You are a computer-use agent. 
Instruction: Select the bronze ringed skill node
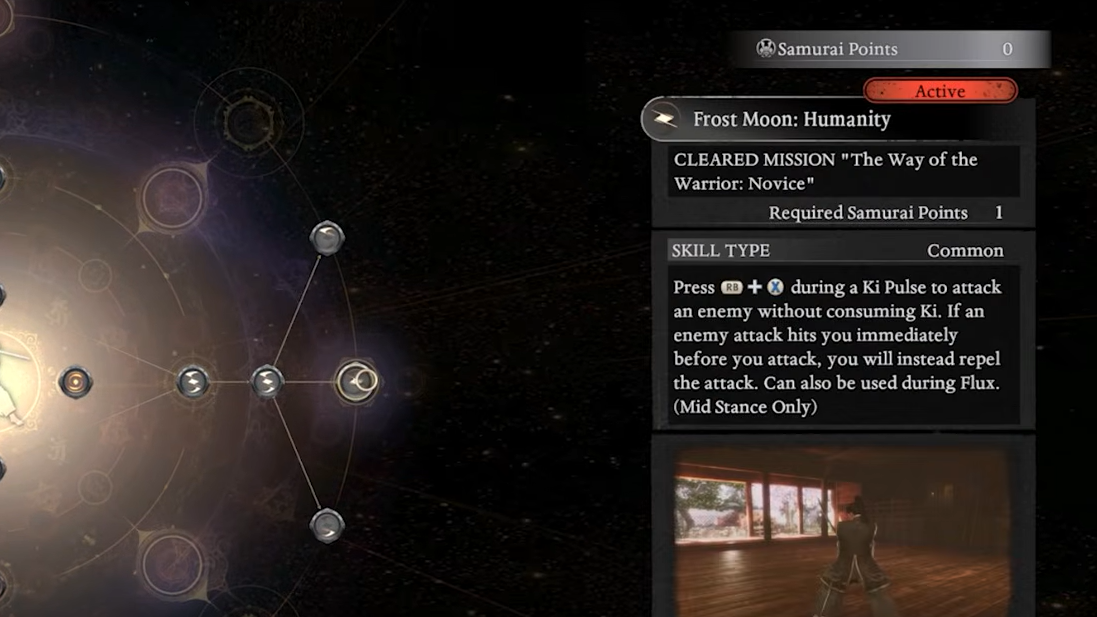[x=75, y=381]
